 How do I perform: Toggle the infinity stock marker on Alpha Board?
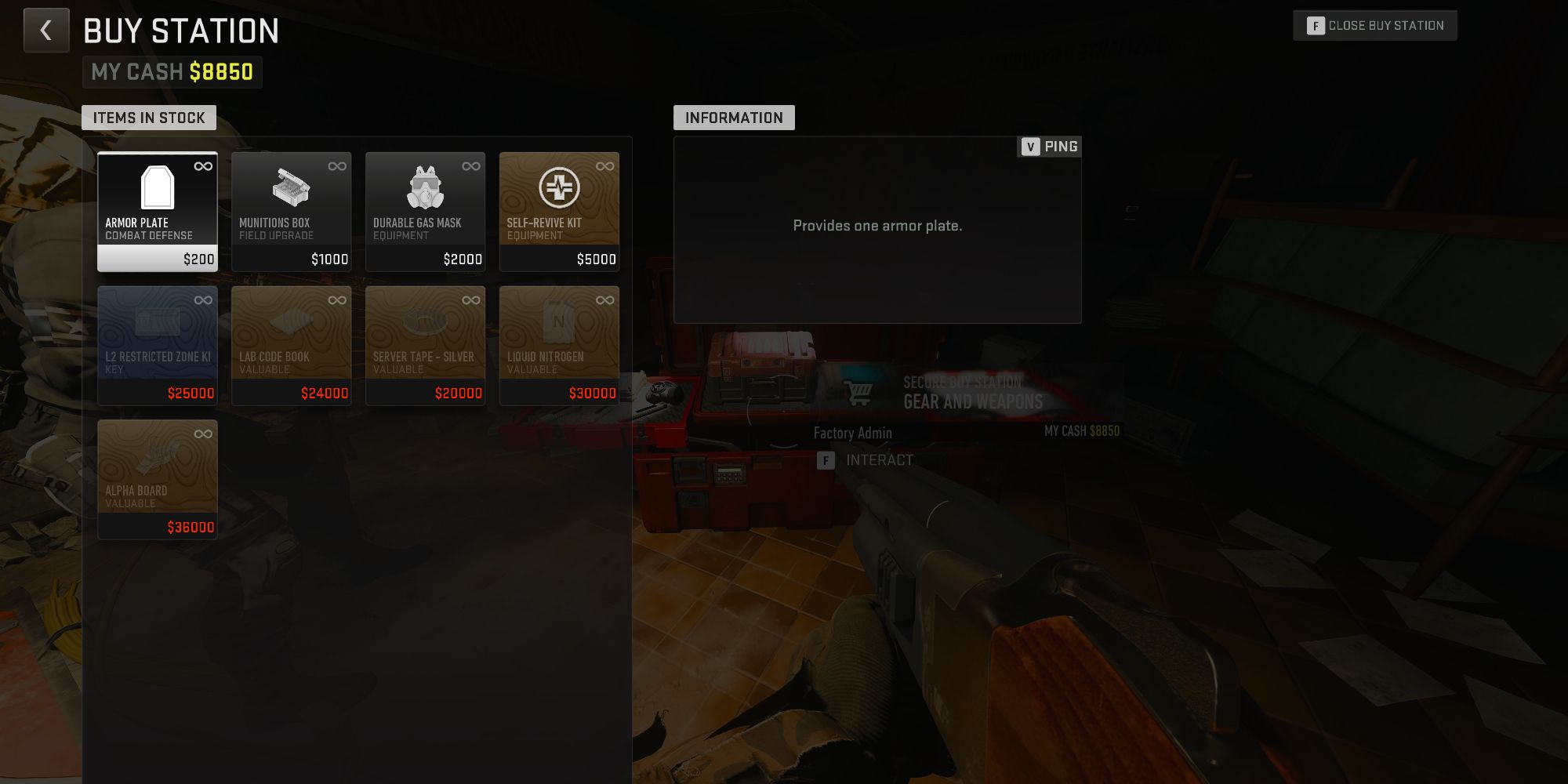point(203,434)
